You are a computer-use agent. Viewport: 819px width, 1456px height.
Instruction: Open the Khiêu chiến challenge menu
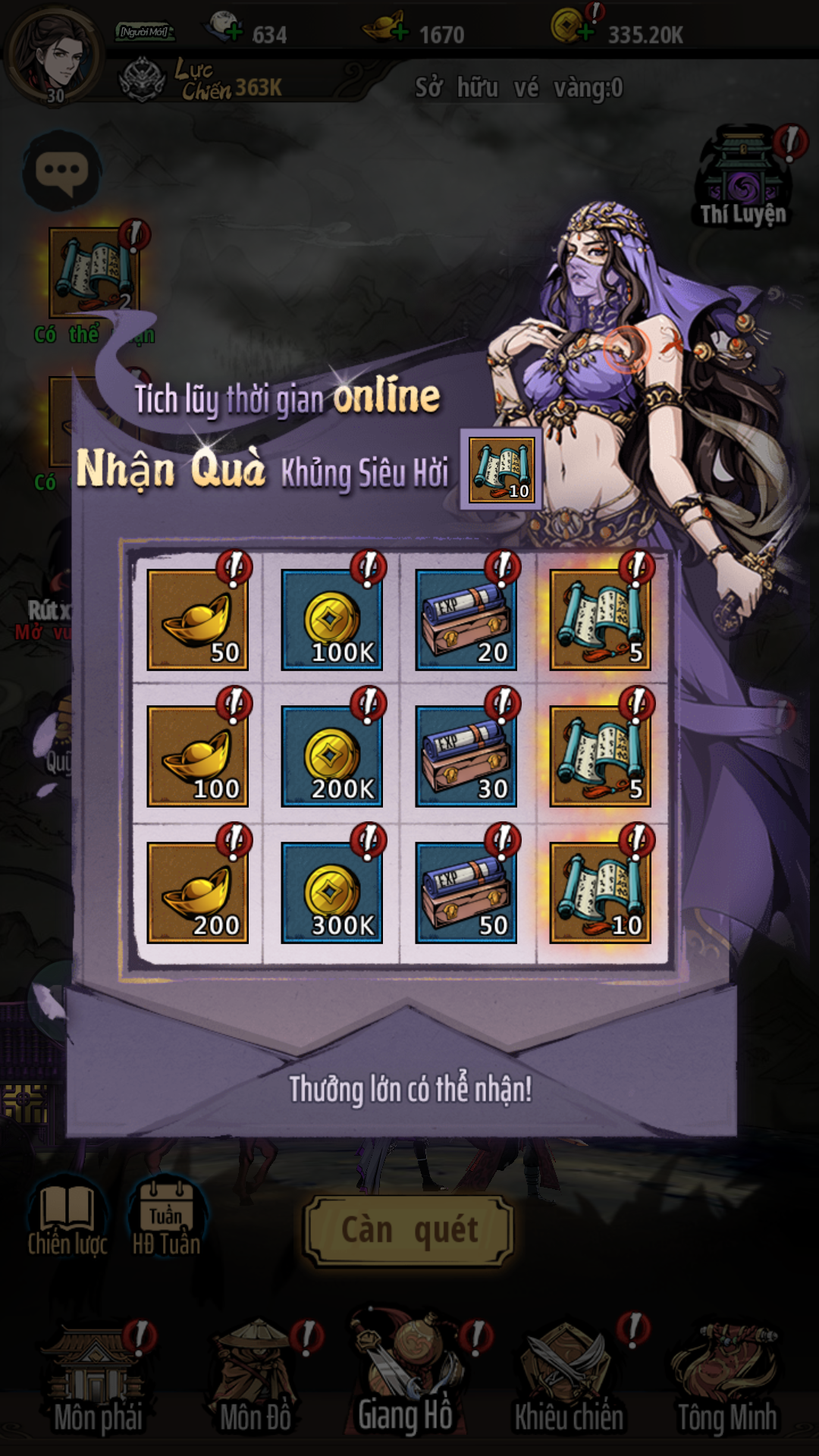coord(569,1380)
